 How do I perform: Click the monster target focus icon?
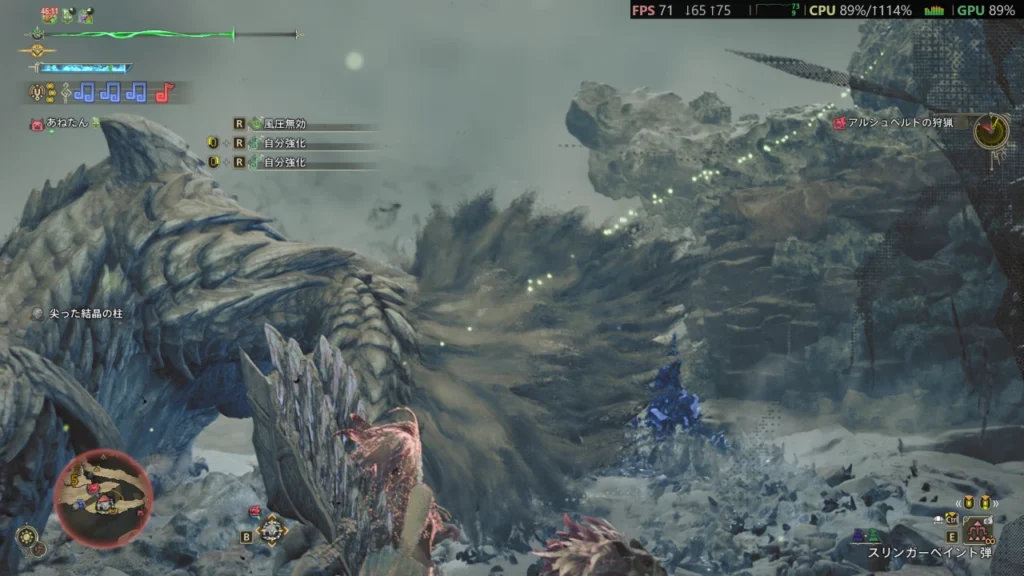coord(271,530)
